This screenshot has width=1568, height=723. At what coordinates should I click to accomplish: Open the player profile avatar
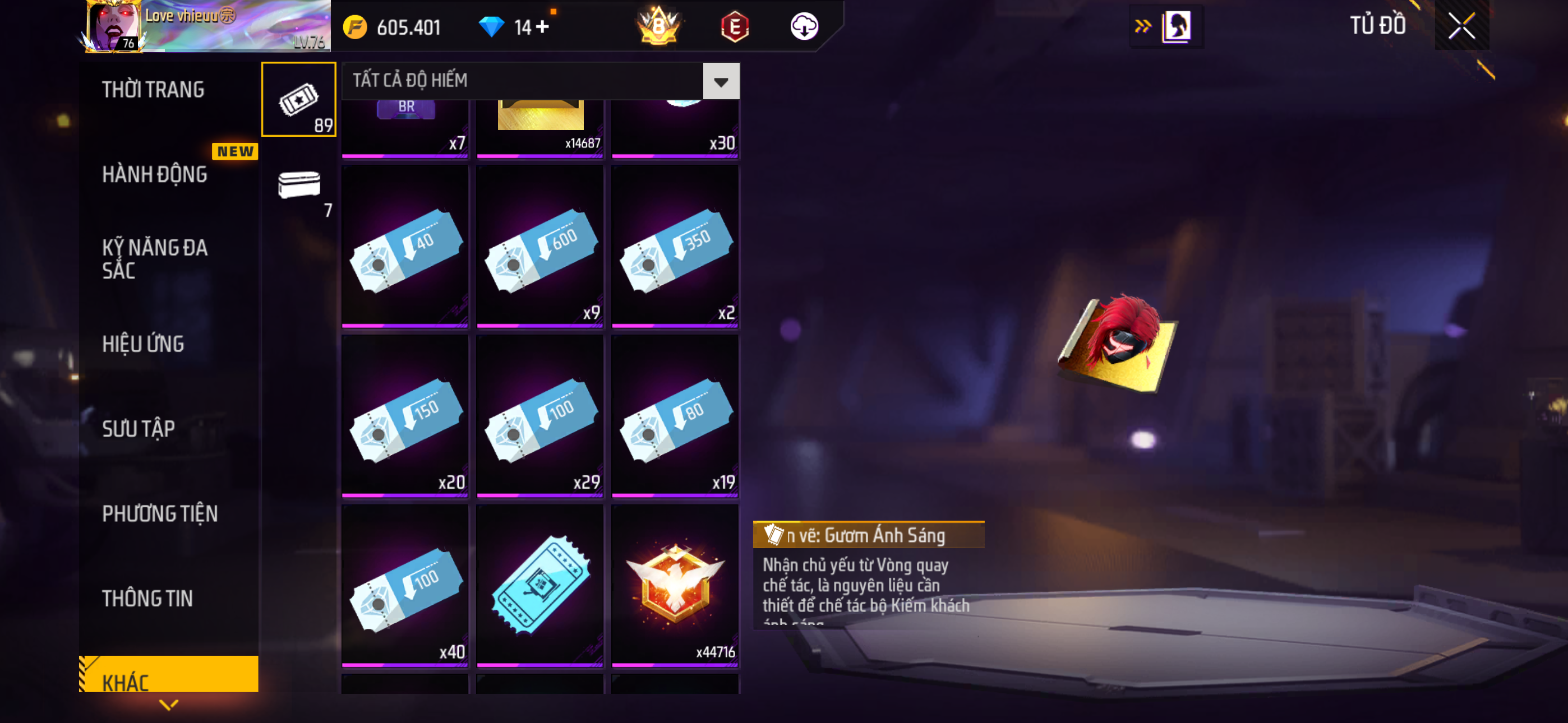113,26
